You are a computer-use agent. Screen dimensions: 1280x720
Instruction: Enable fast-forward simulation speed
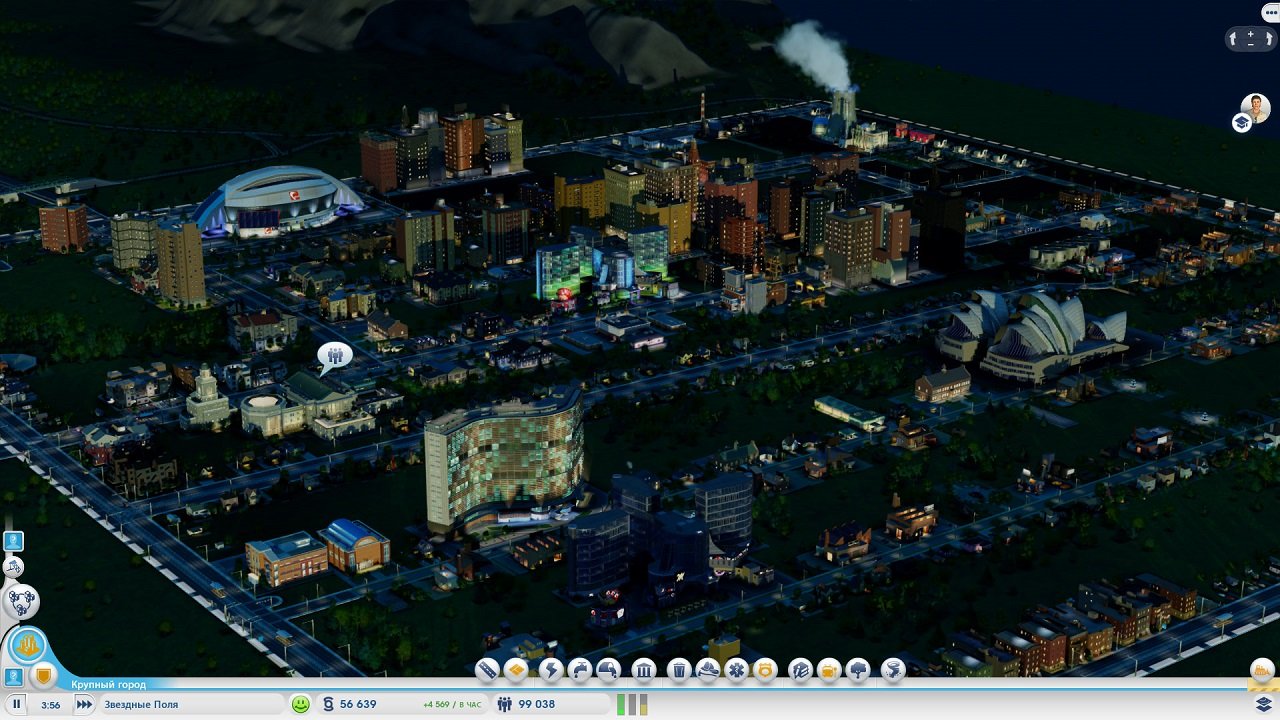[83, 704]
